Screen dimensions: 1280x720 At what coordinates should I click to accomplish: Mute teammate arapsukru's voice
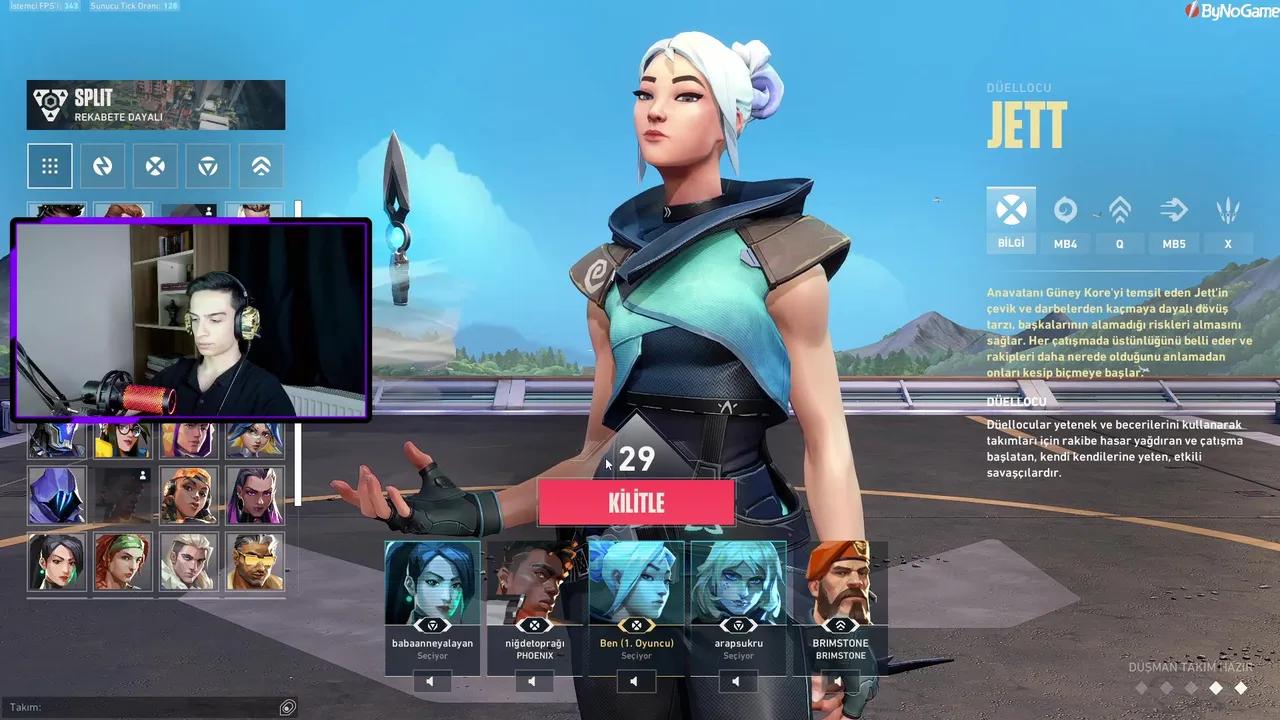click(737, 681)
